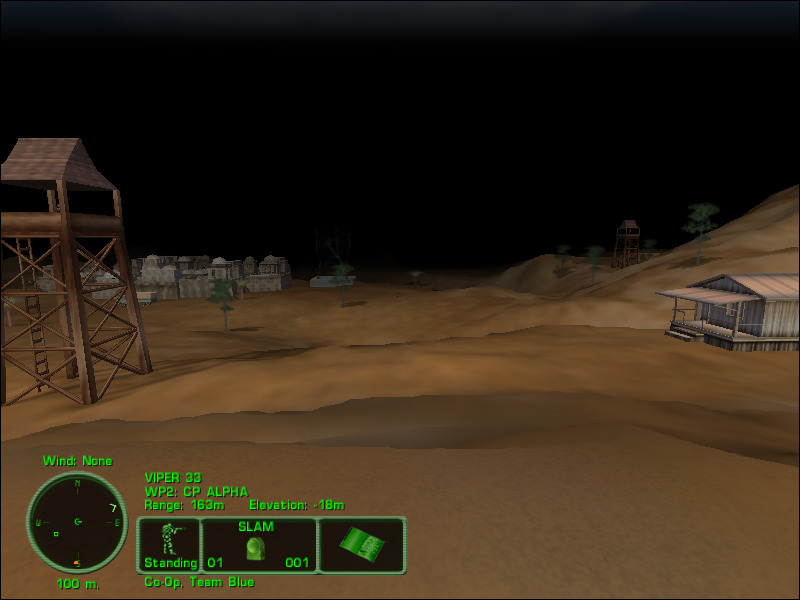Click the circular compass radar
The width and height of the screenshot is (800, 600).
pos(77,522)
